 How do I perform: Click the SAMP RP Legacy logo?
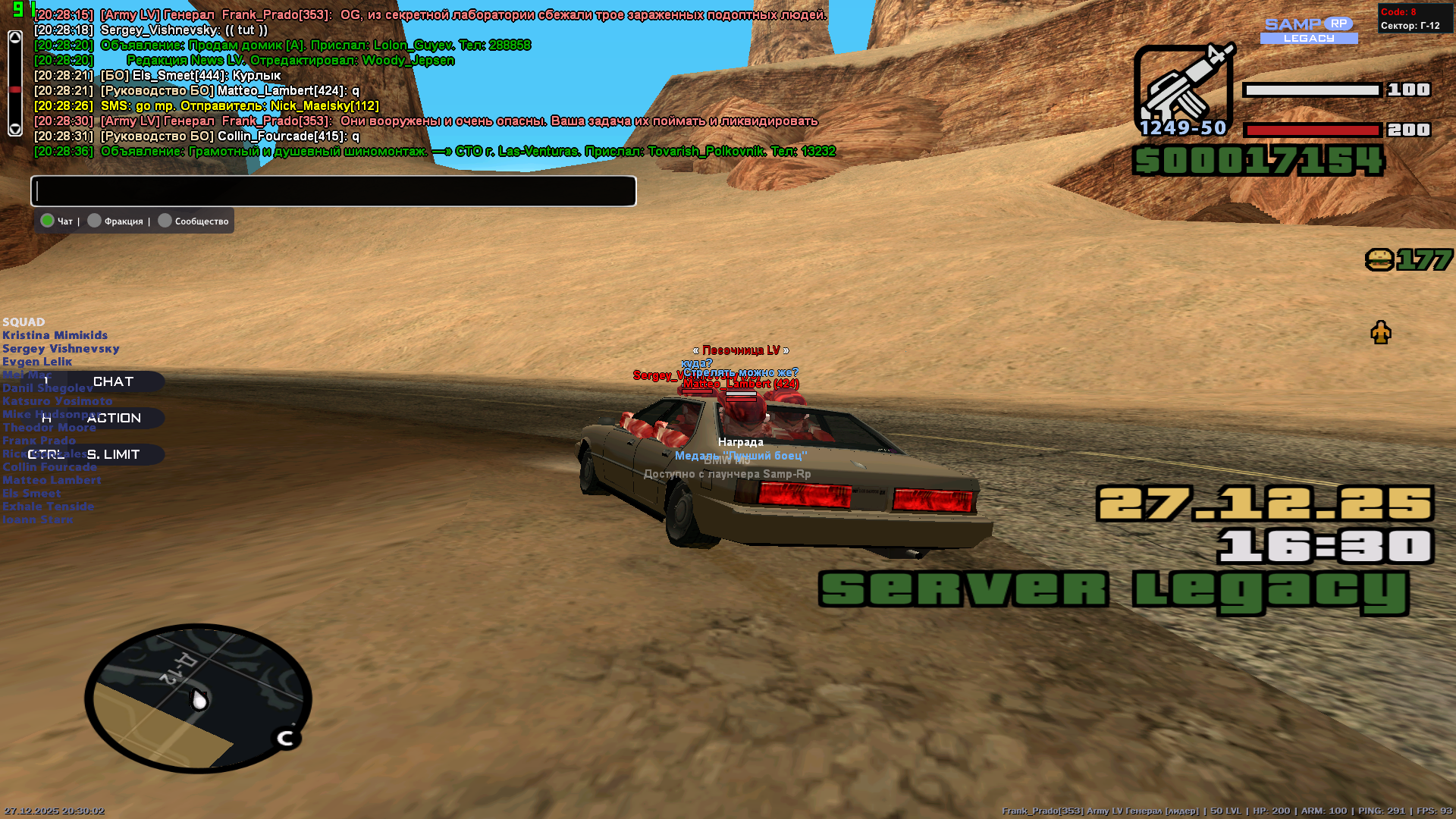pos(1307,31)
